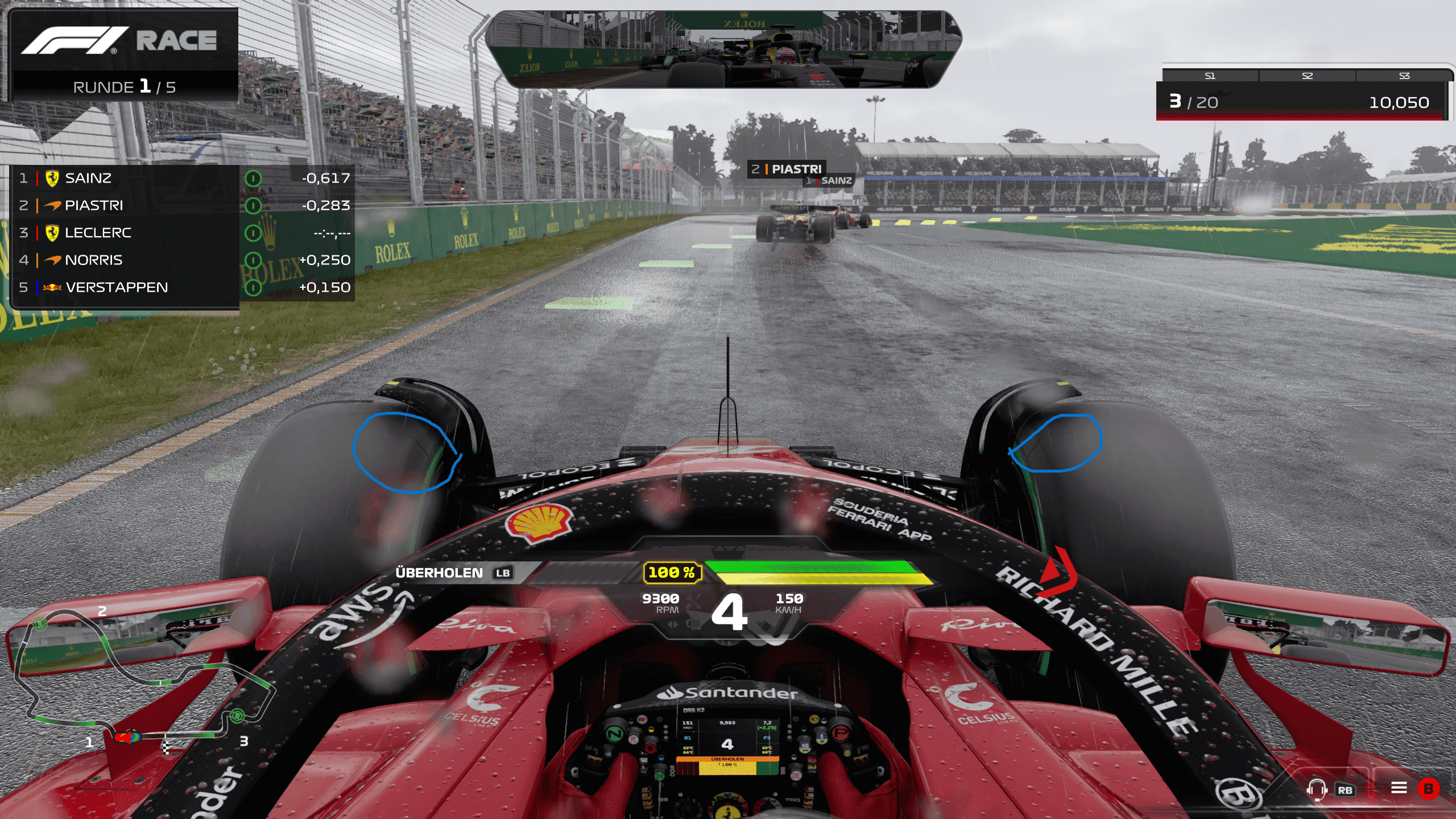The width and height of the screenshot is (1456, 819).
Task: Select the Piastri driver tag ahead
Action: (788, 169)
